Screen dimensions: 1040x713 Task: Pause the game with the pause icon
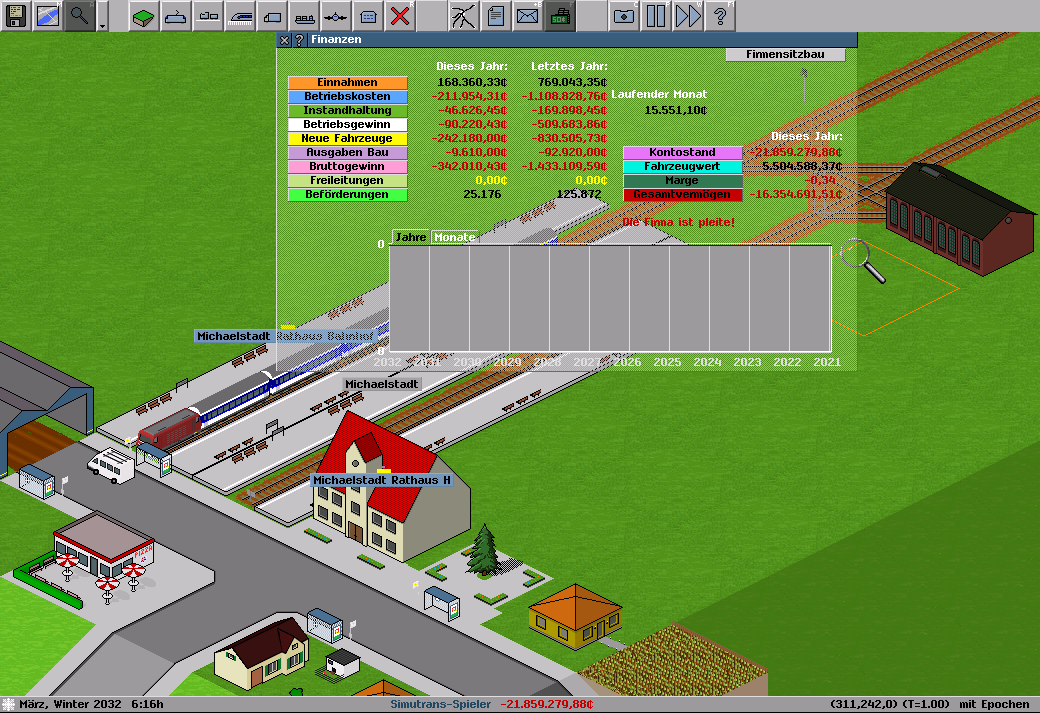point(655,16)
